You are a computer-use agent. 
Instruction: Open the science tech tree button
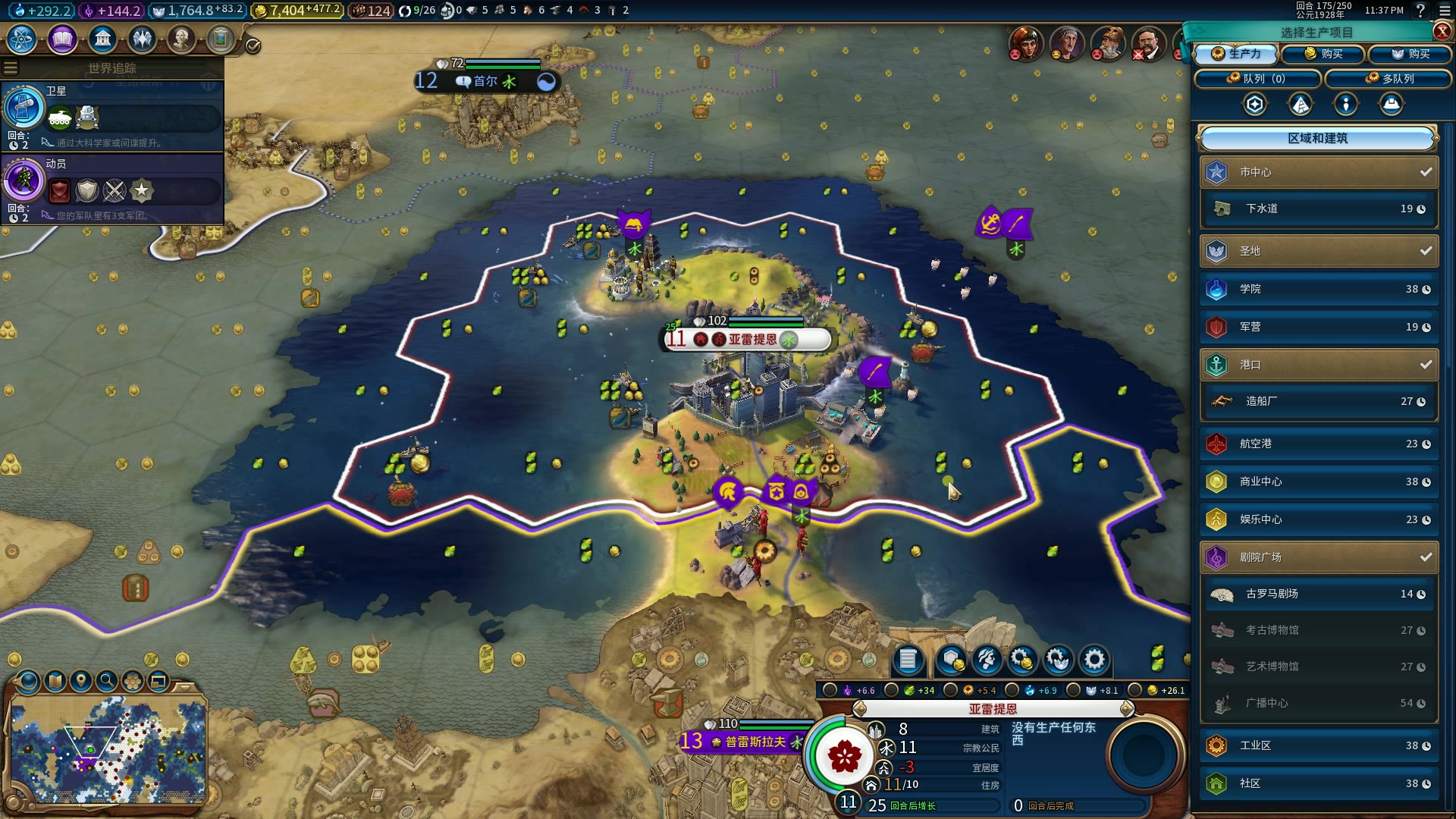[x=22, y=39]
